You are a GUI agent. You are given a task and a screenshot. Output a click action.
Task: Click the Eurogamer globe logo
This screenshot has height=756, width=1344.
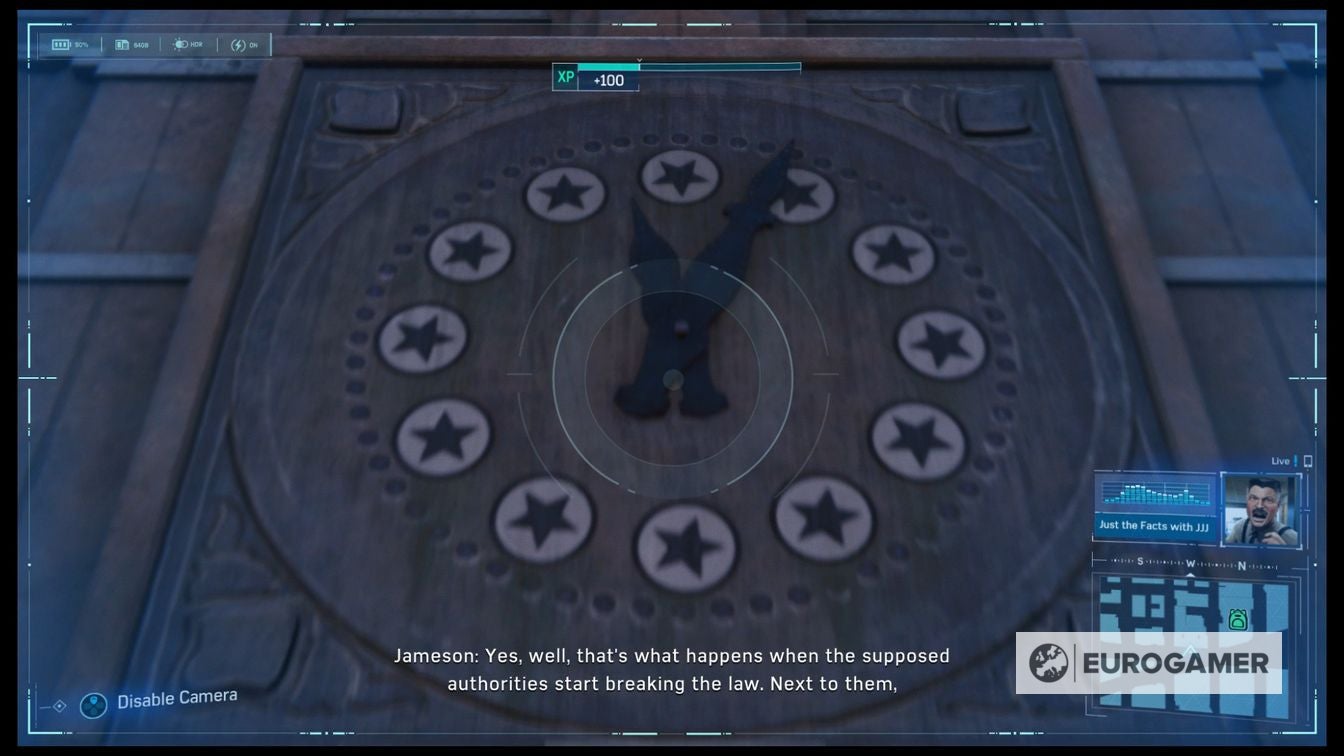tap(1048, 661)
